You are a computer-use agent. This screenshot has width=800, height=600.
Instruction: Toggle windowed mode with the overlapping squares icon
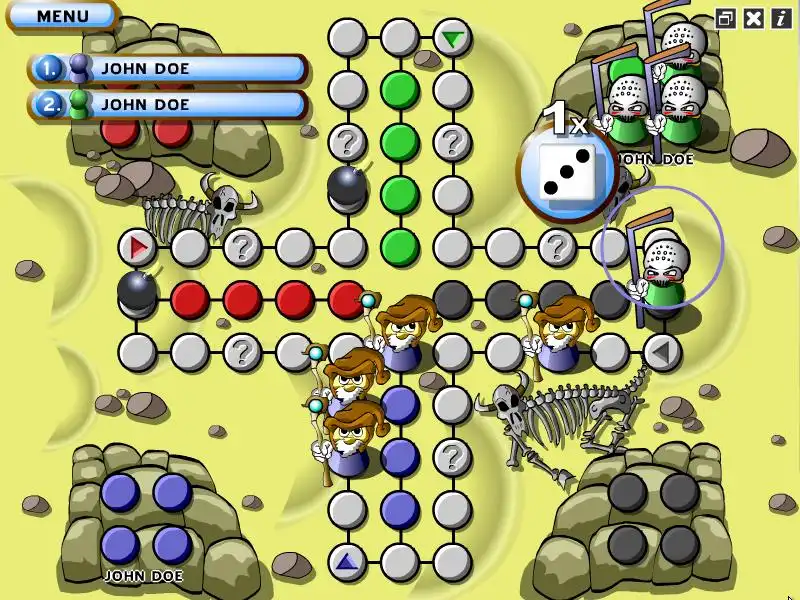point(727,18)
